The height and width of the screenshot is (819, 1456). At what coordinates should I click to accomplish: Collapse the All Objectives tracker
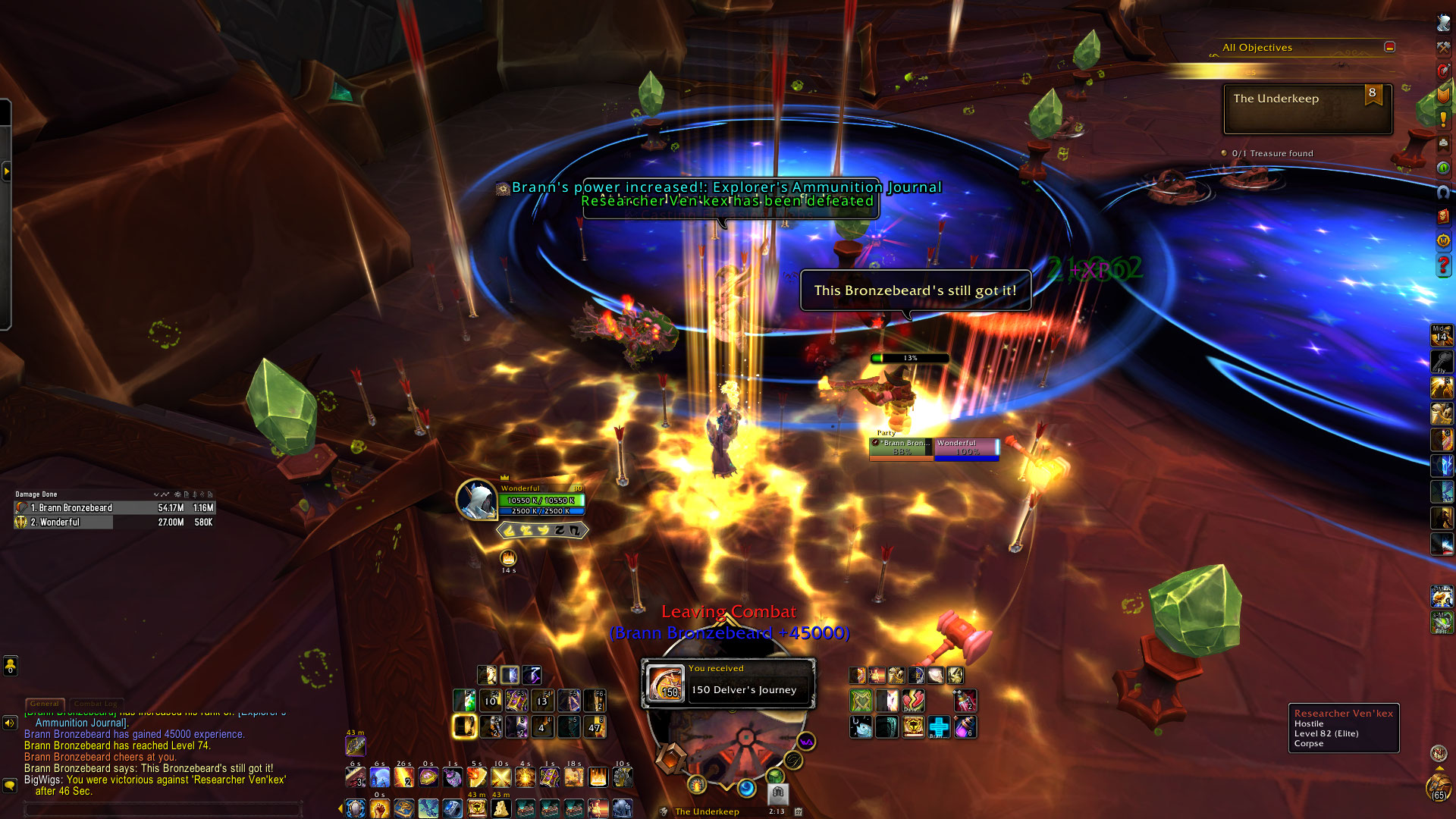[x=1389, y=47]
